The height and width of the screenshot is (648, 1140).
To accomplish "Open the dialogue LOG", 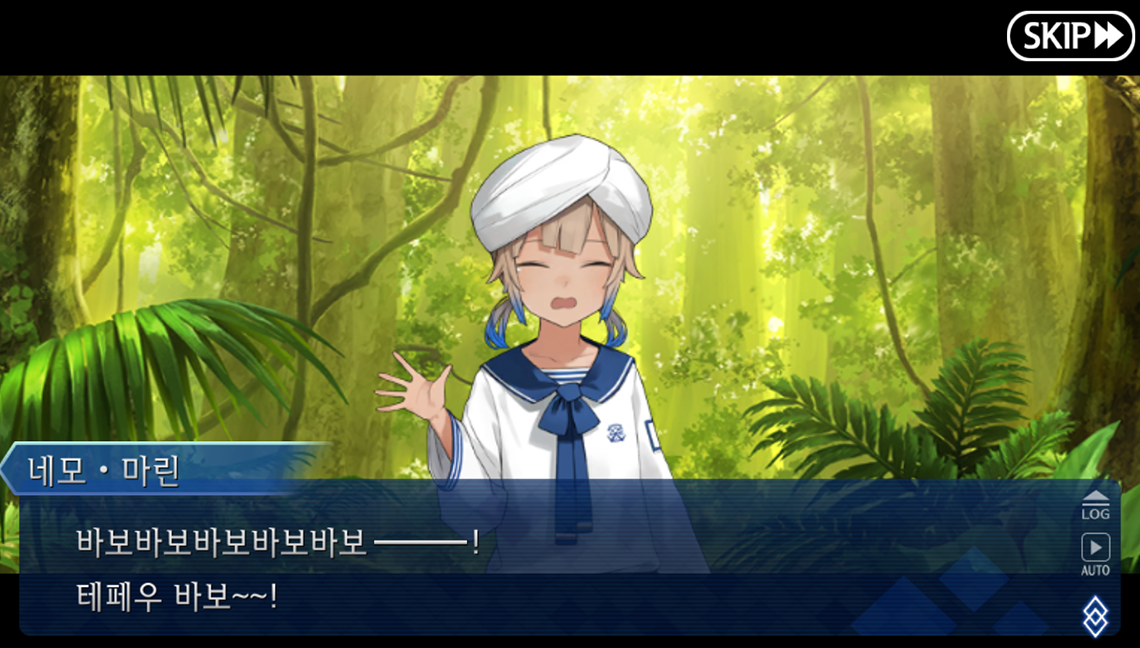I will click(1096, 504).
